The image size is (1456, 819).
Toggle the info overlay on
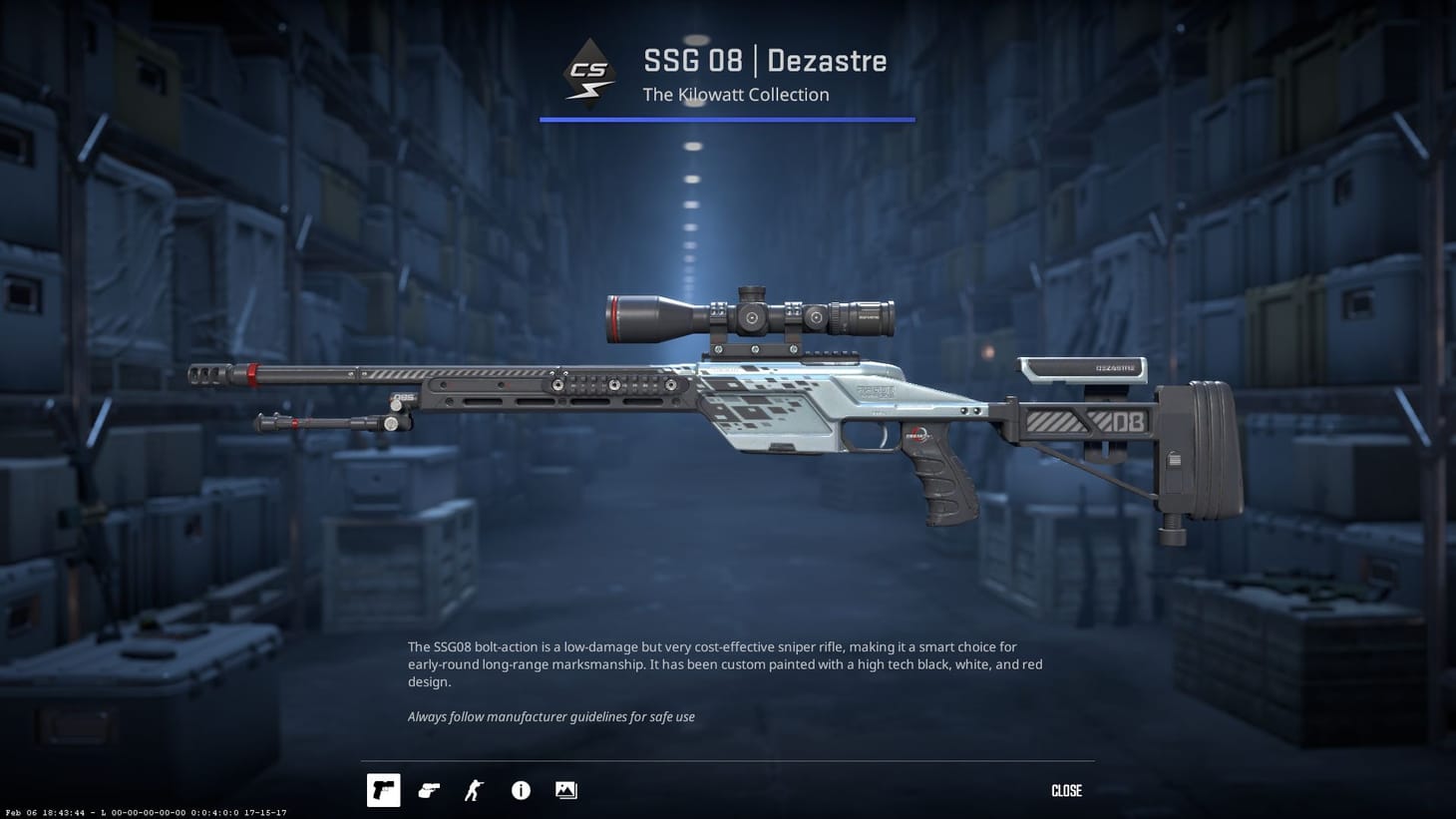tap(520, 790)
